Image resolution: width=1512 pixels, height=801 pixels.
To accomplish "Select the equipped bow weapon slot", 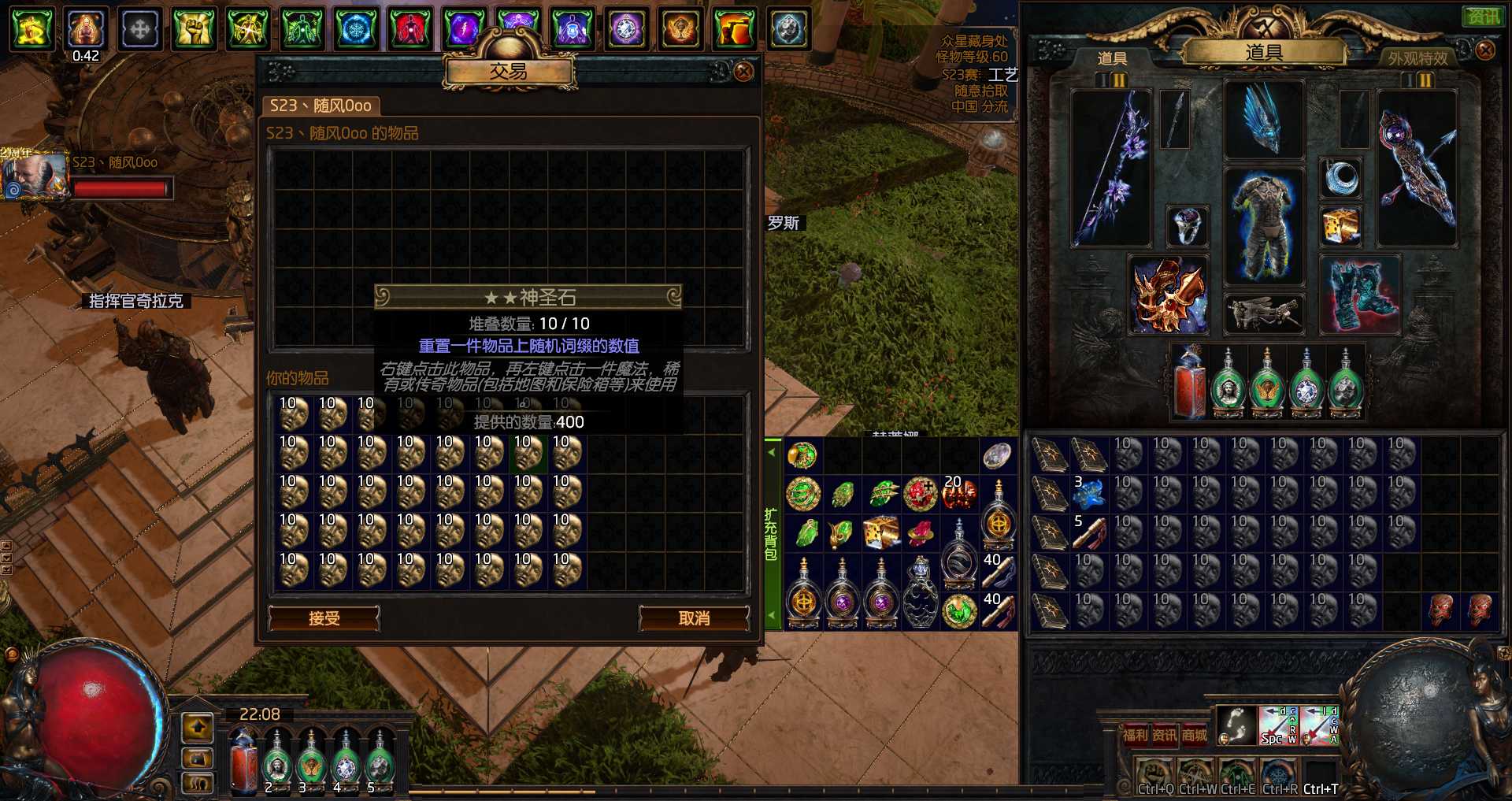I will pos(1111,168).
